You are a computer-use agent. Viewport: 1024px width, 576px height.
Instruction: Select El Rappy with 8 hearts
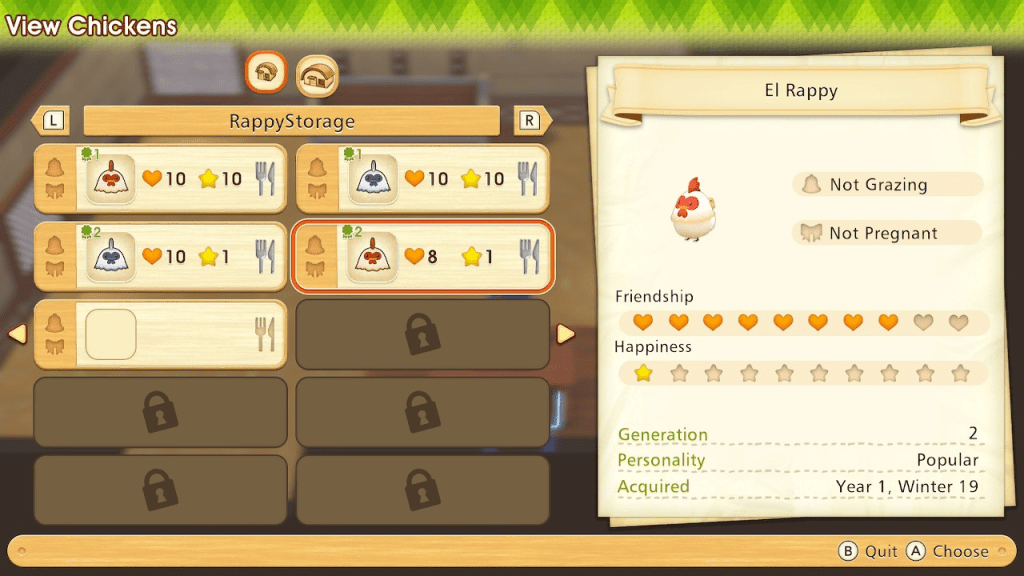click(422, 257)
